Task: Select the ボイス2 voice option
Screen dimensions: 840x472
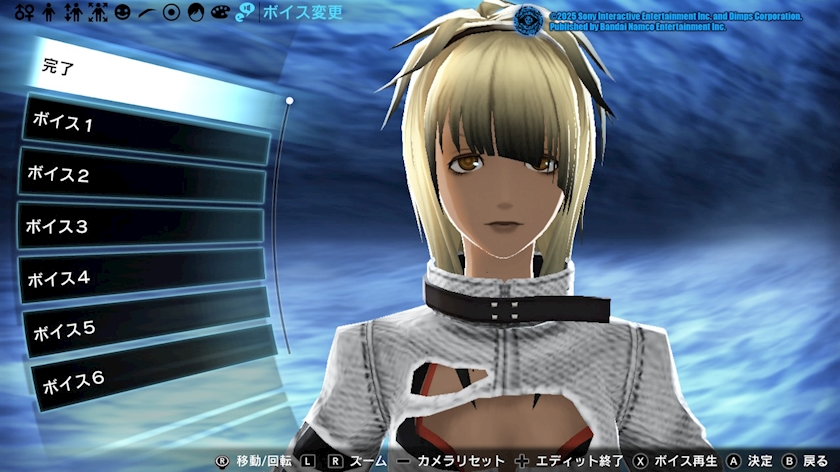Action: [x=143, y=177]
